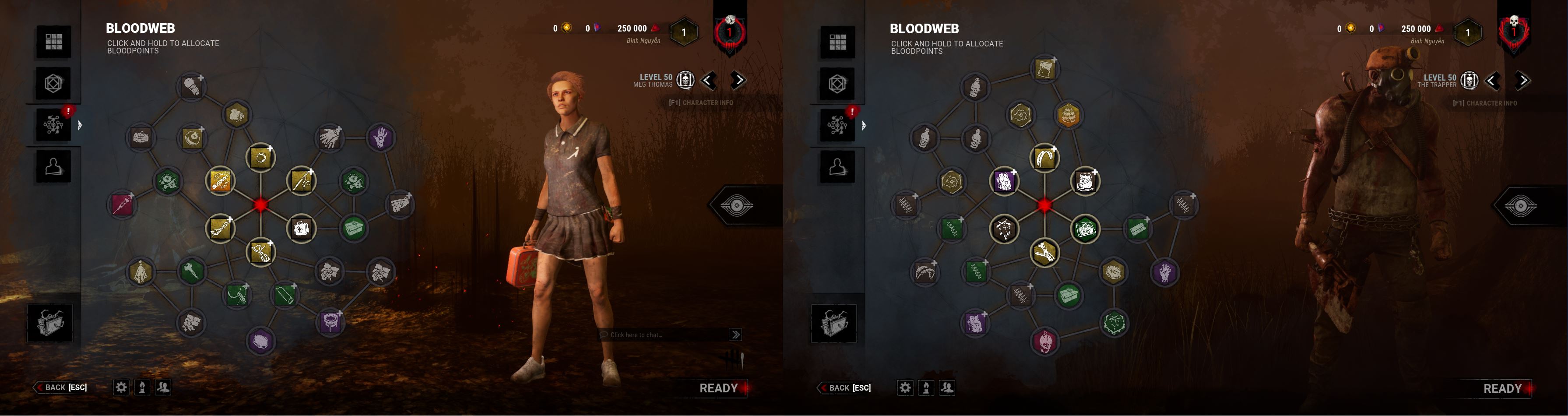Open the store icon in the left sidebar
The height and width of the screenshot is (416, 1568).
[x=54, y=84]
